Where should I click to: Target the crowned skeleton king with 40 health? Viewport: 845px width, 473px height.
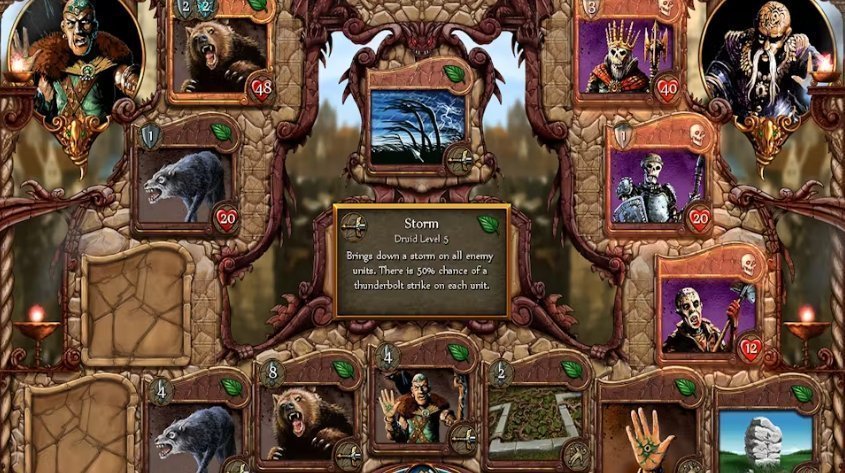pos(627,55)
